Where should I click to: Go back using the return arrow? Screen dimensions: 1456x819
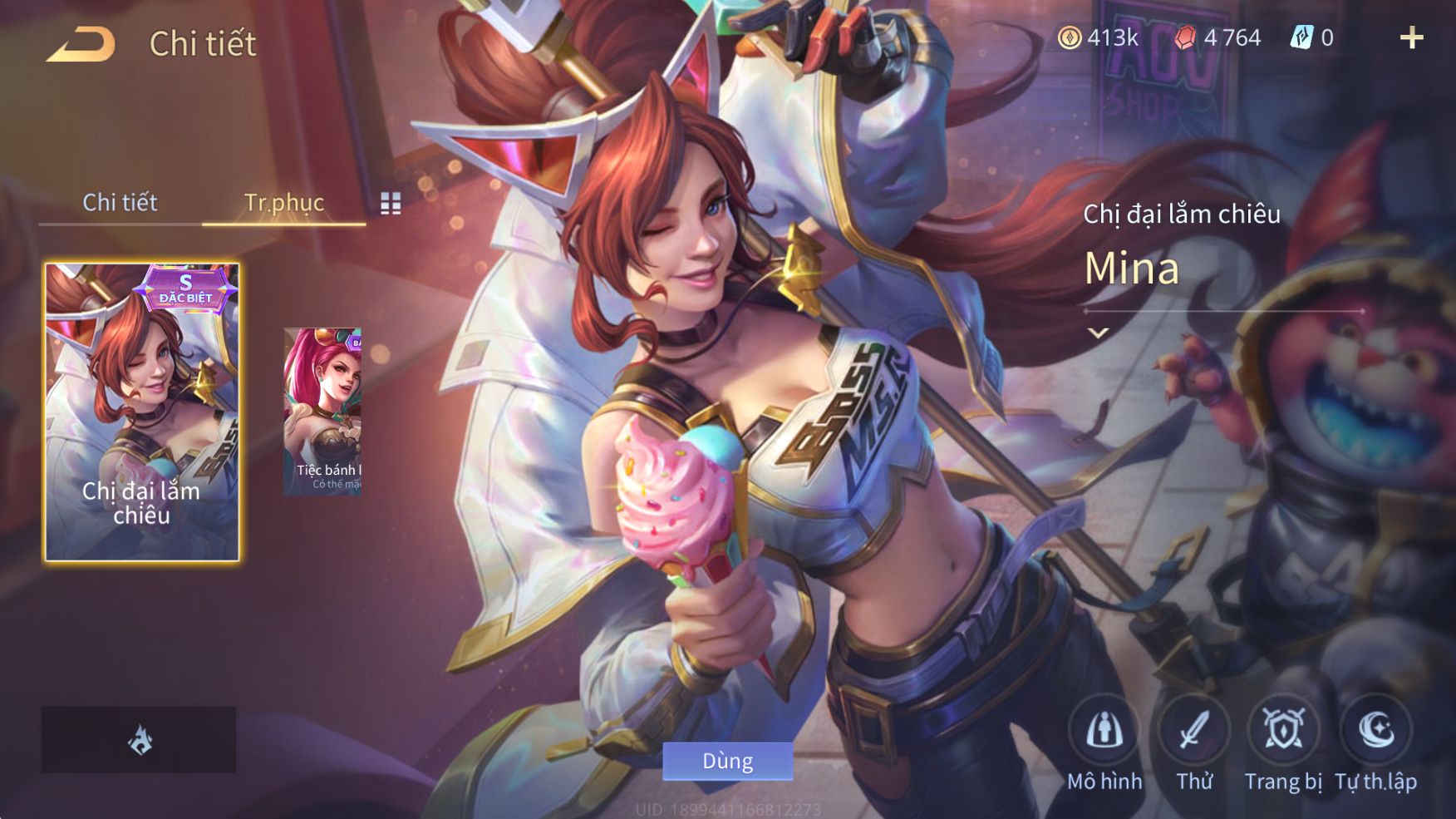pyautogui.click(x=81, y=45)
